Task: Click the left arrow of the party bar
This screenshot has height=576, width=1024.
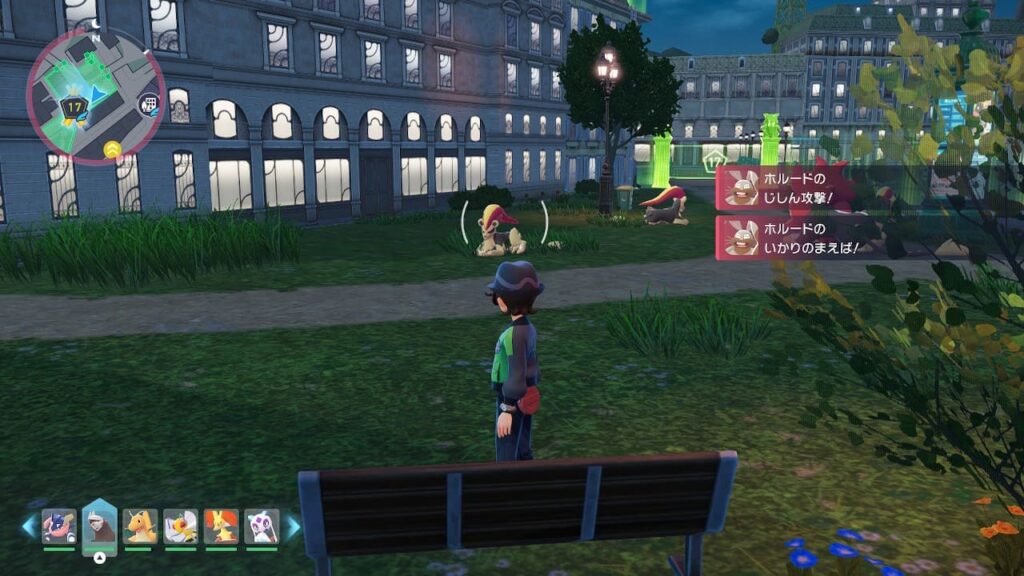Action: pyautogui.click(x=28, y=526)
